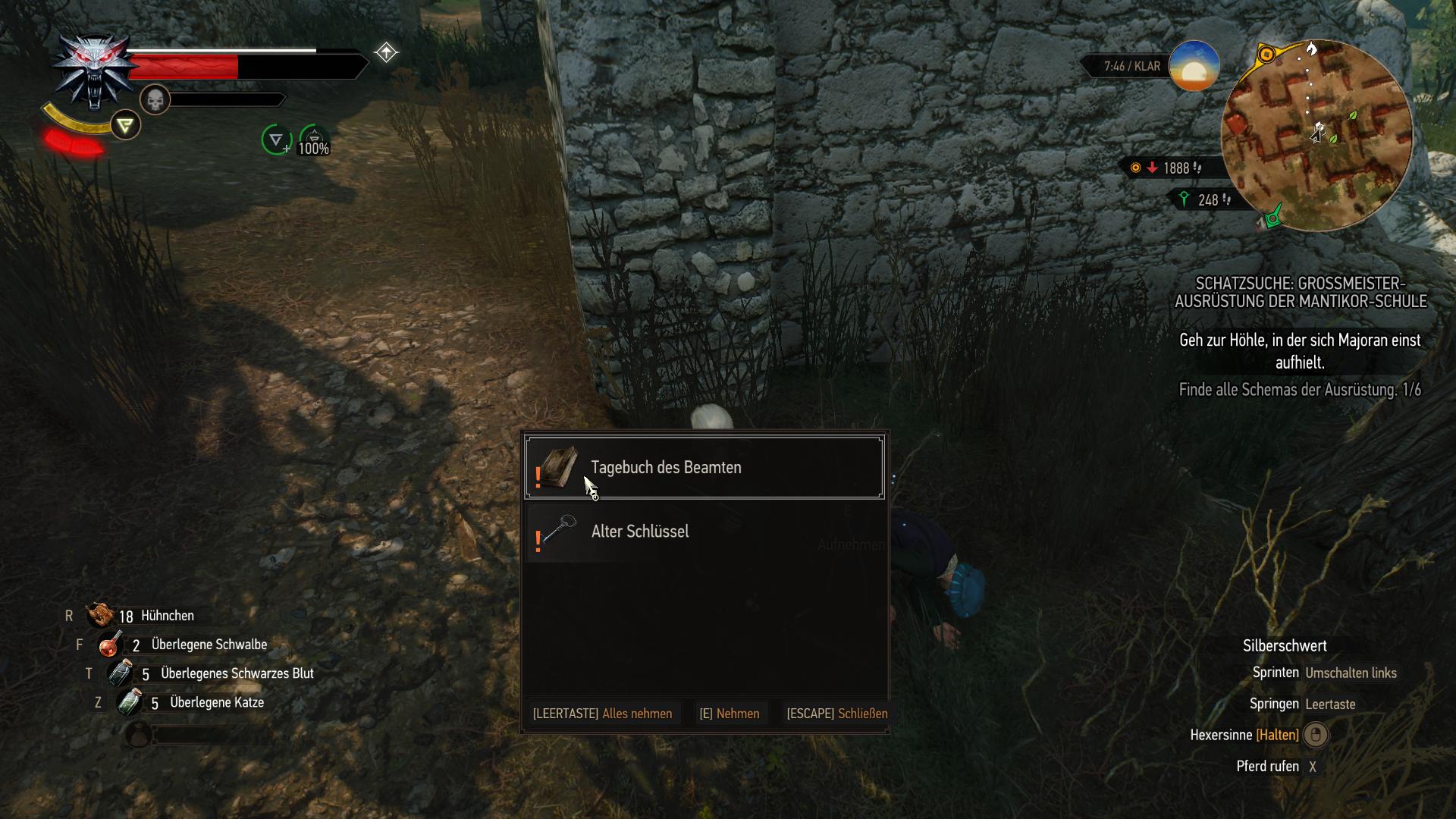
Task: Select the active sign icon under the medallion
Action: coord(125,125)
